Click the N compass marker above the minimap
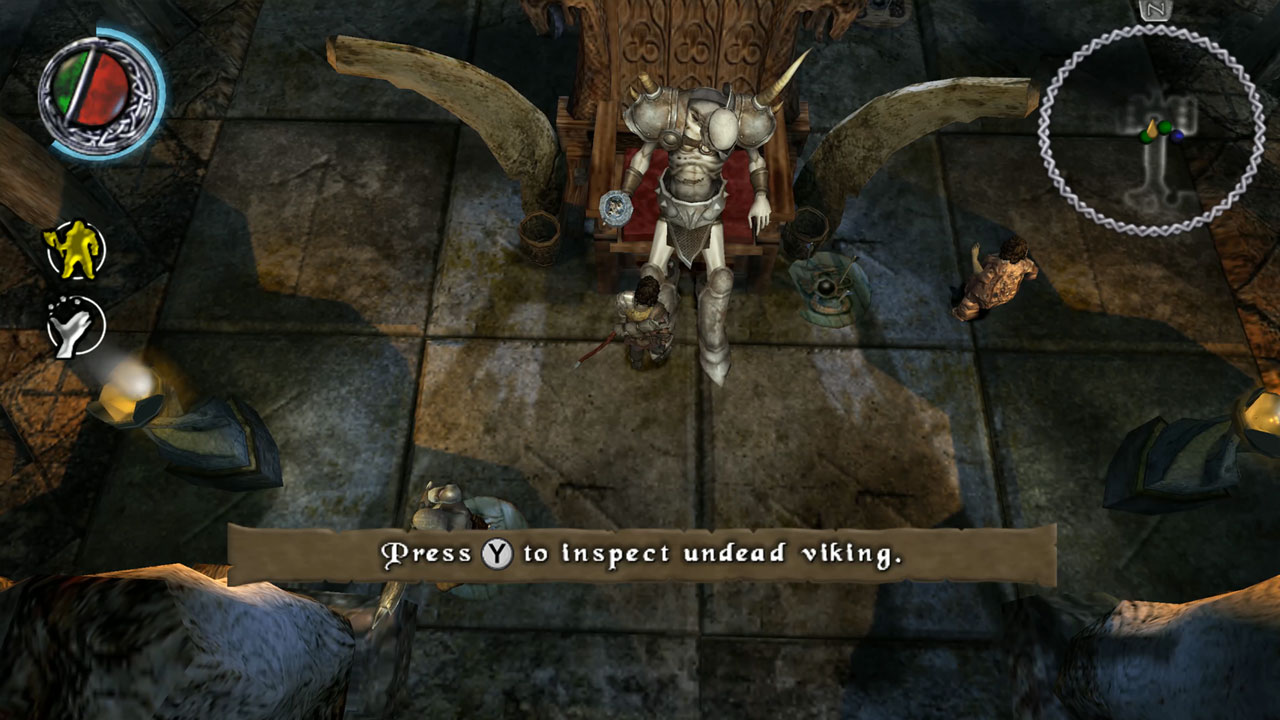This screenshot has width=1280, height=720. pos(1157,10)
